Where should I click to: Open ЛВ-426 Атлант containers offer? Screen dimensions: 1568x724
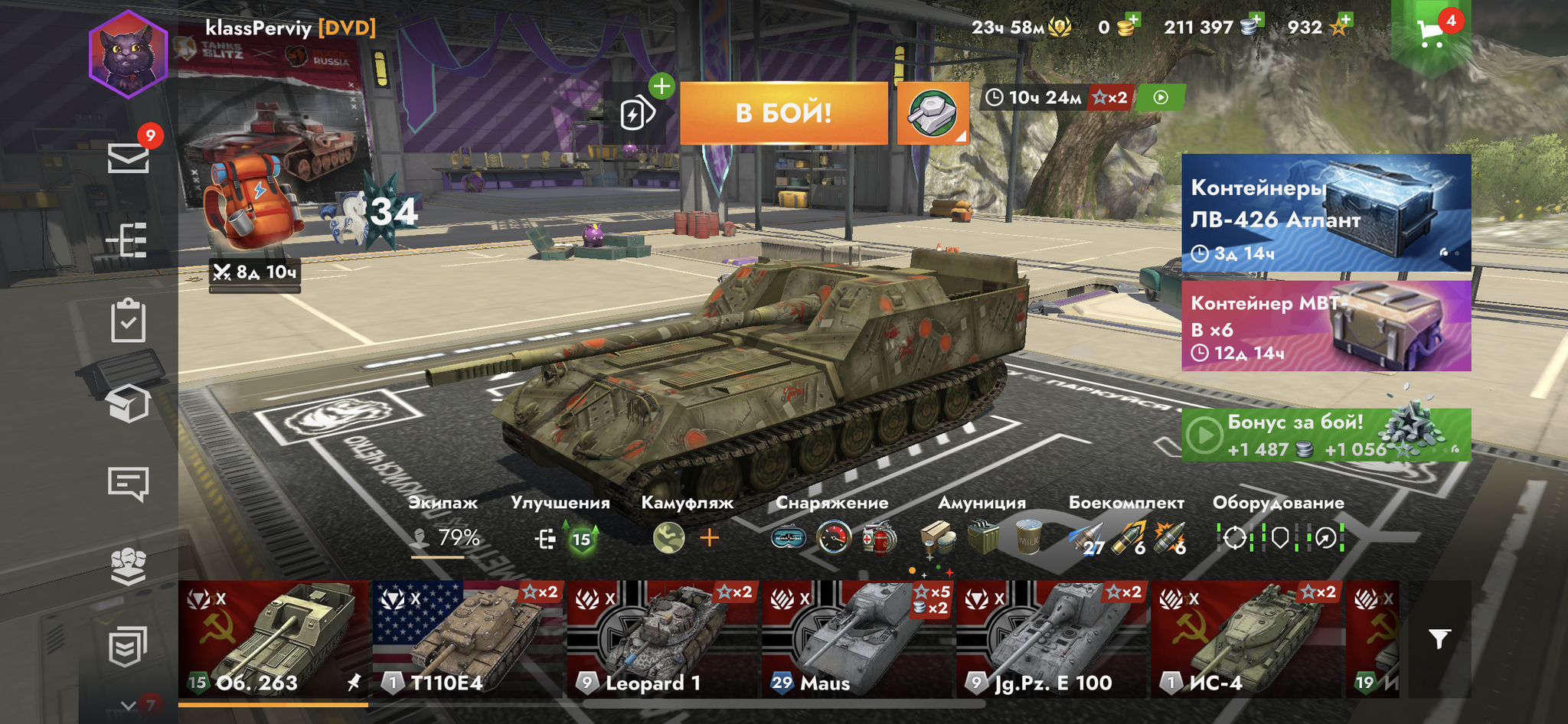point(1325,213)
